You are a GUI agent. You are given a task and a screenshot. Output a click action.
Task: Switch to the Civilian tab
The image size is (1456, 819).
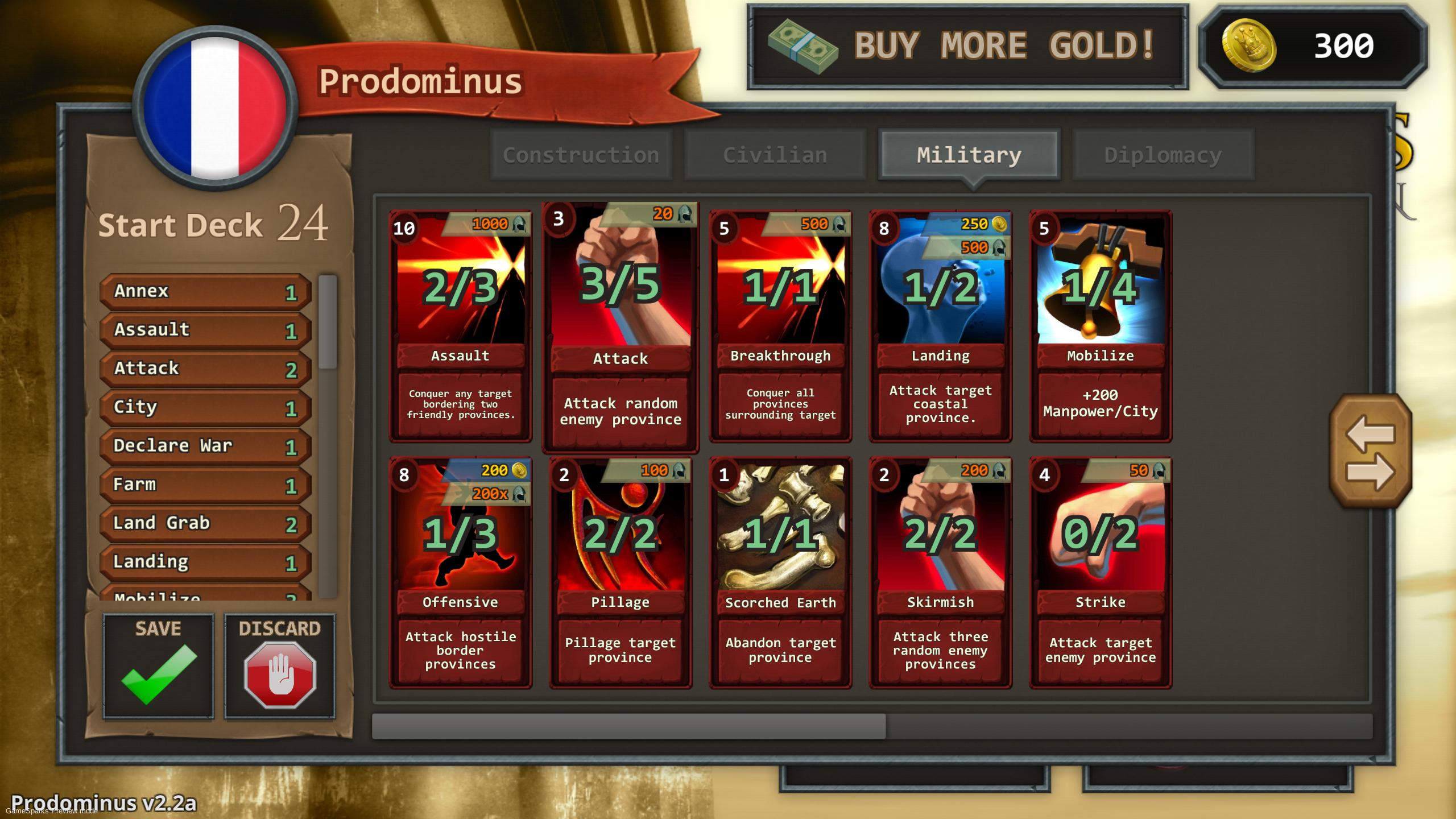point(775,154)
